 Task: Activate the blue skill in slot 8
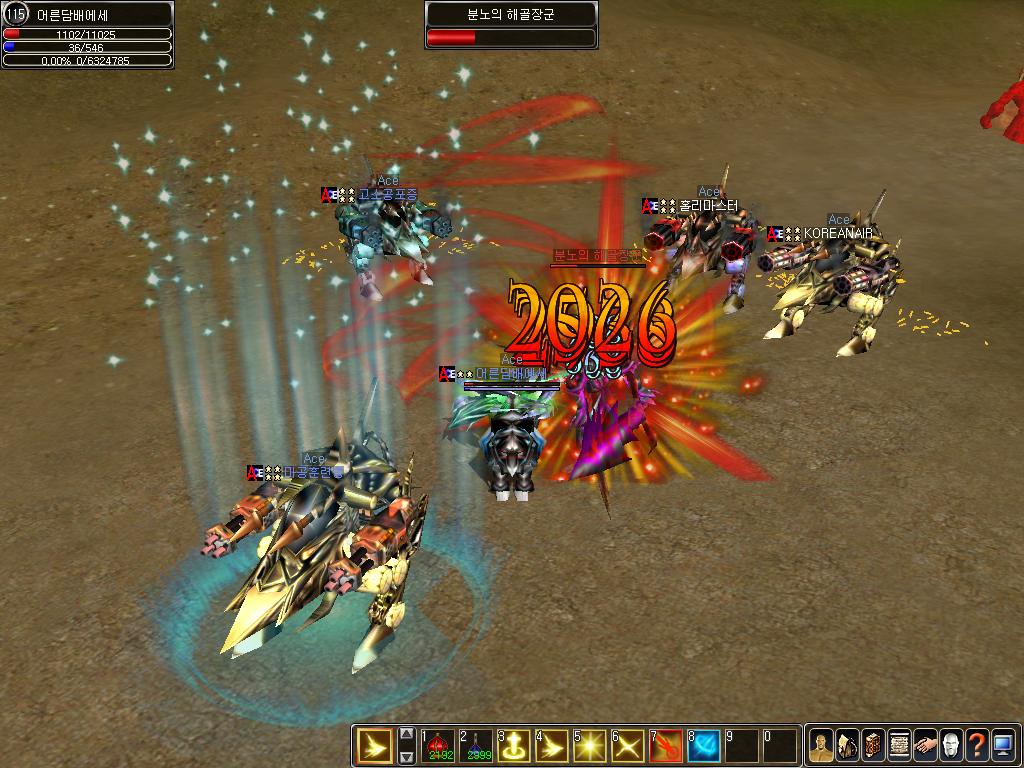pos(704,746)
